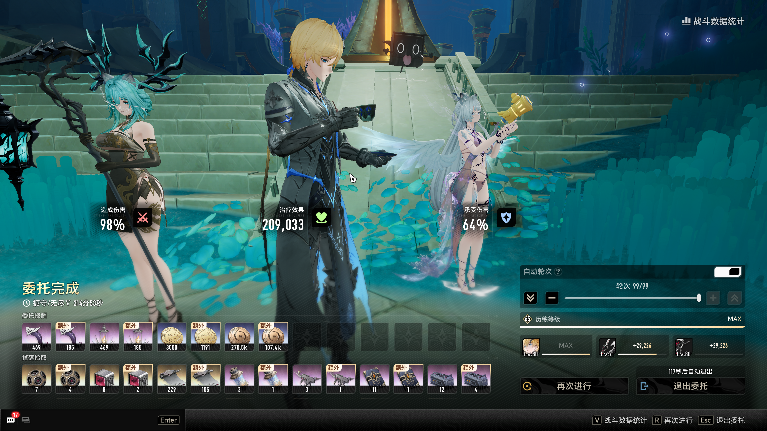
Task: Click the blue shield damage-taken icon
Action: coord(505,220)
